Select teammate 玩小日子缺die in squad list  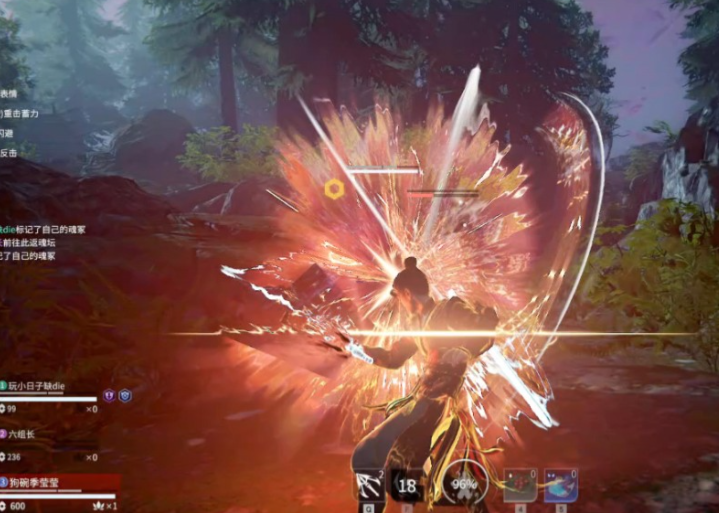point(38,385)
